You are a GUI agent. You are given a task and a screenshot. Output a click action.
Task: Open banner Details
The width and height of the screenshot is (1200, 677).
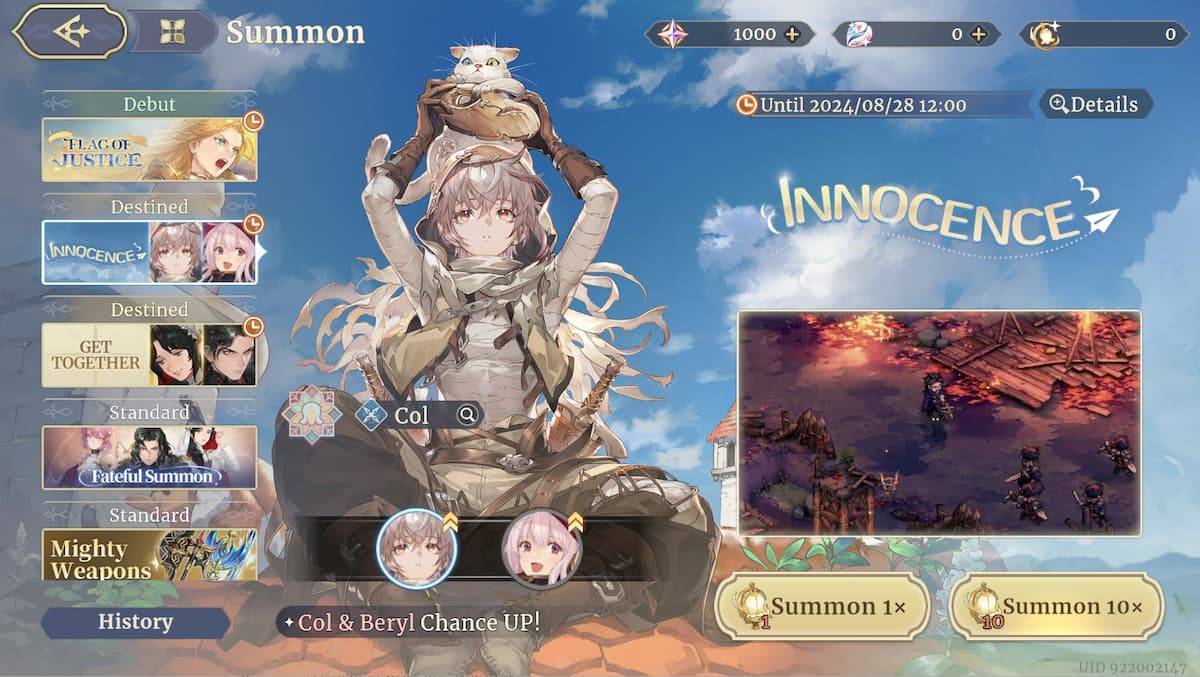point(1095,104)
